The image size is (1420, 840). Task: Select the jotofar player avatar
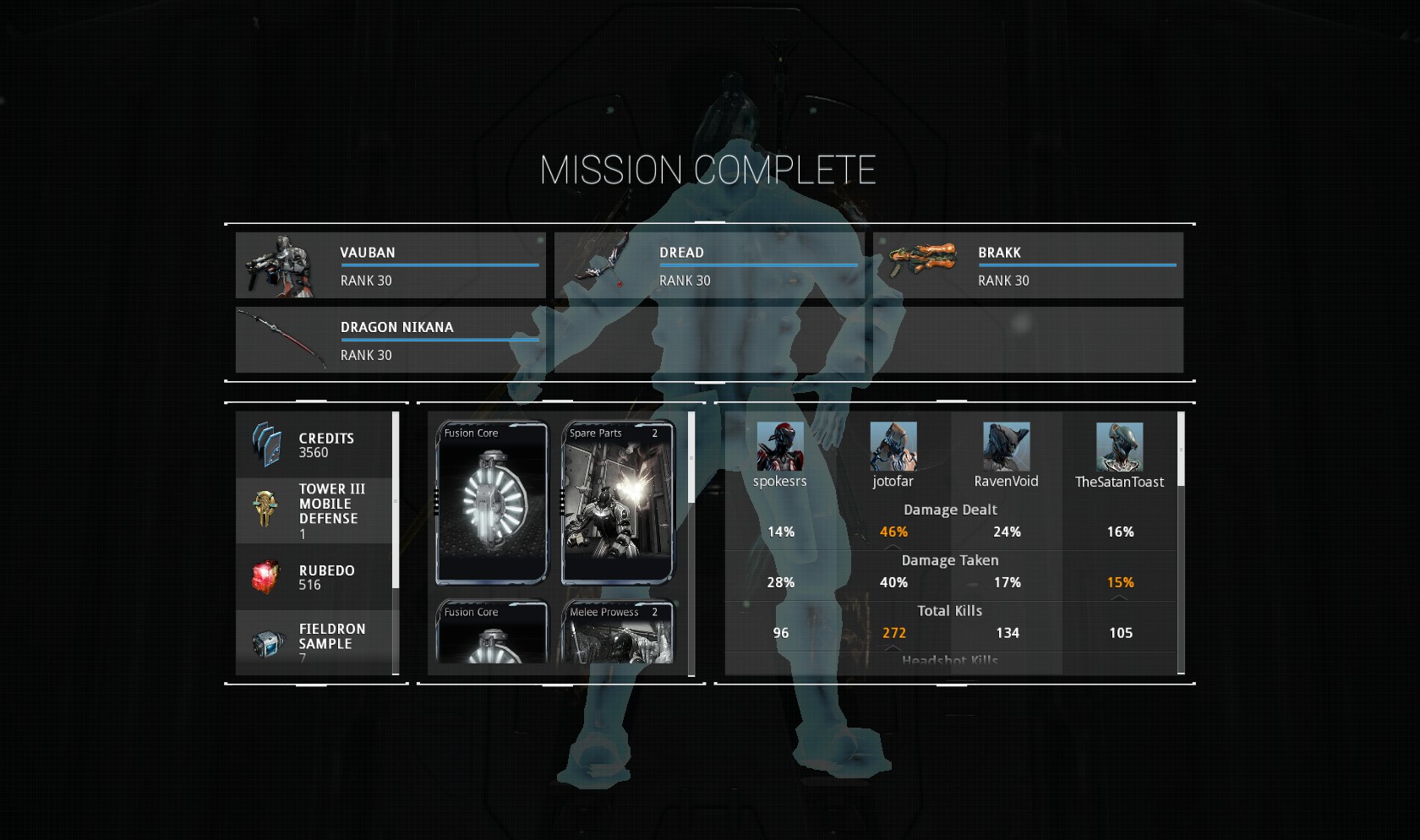click(x=893, y=446)
